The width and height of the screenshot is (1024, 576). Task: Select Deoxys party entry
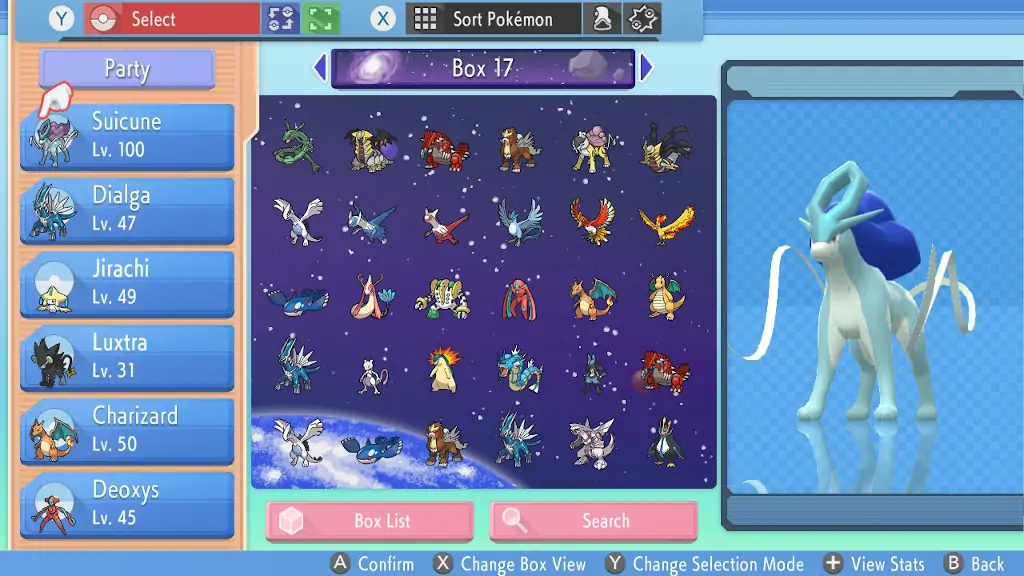[127, 505]
